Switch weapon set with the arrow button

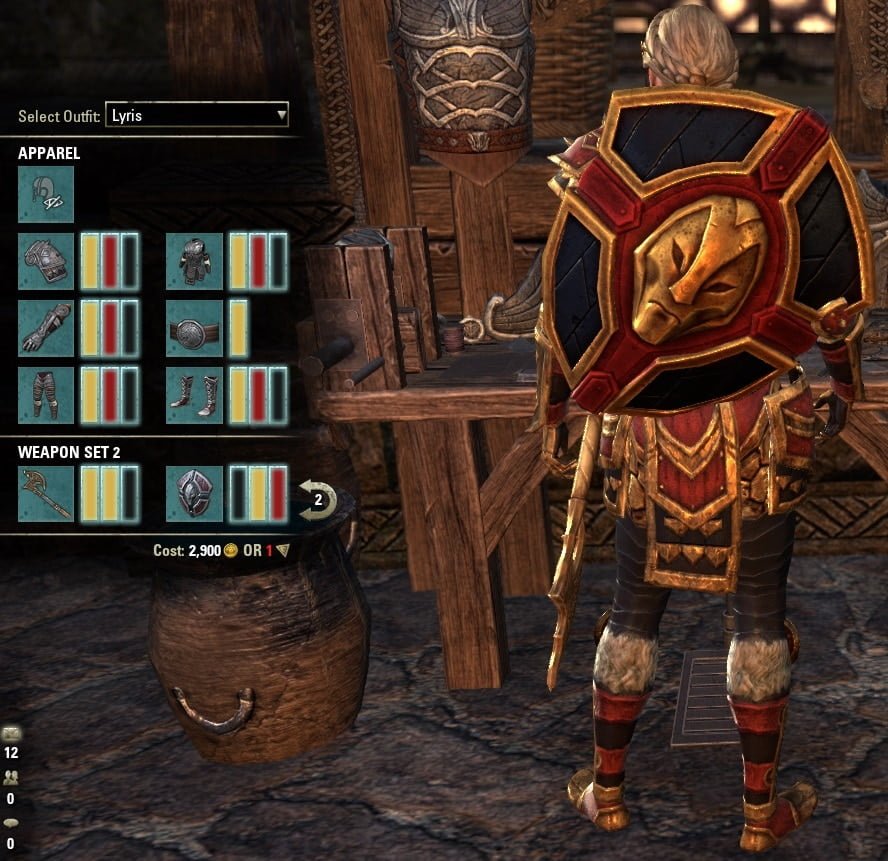[318, 499]
